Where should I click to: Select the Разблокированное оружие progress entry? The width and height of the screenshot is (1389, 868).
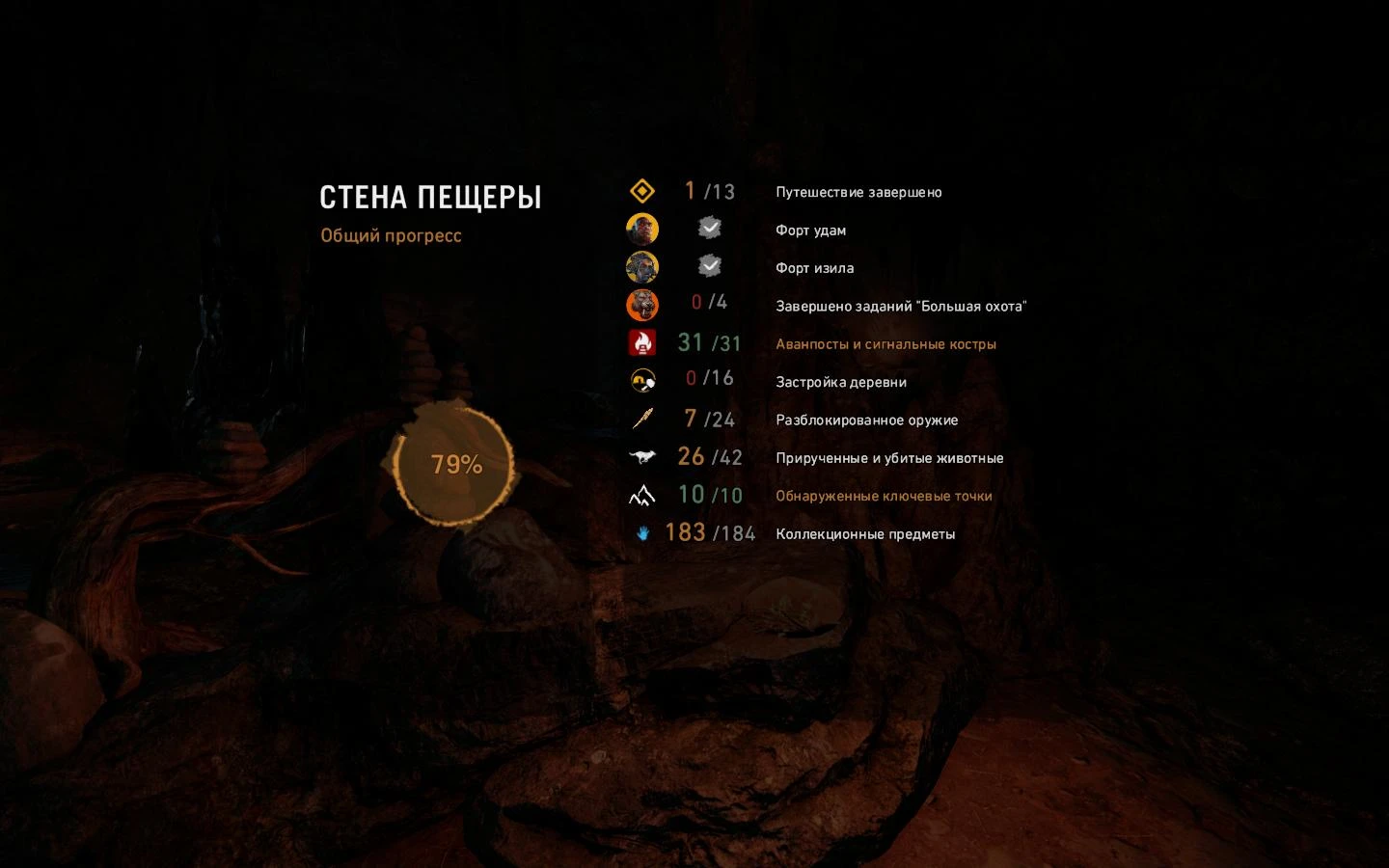click(866, 420)
